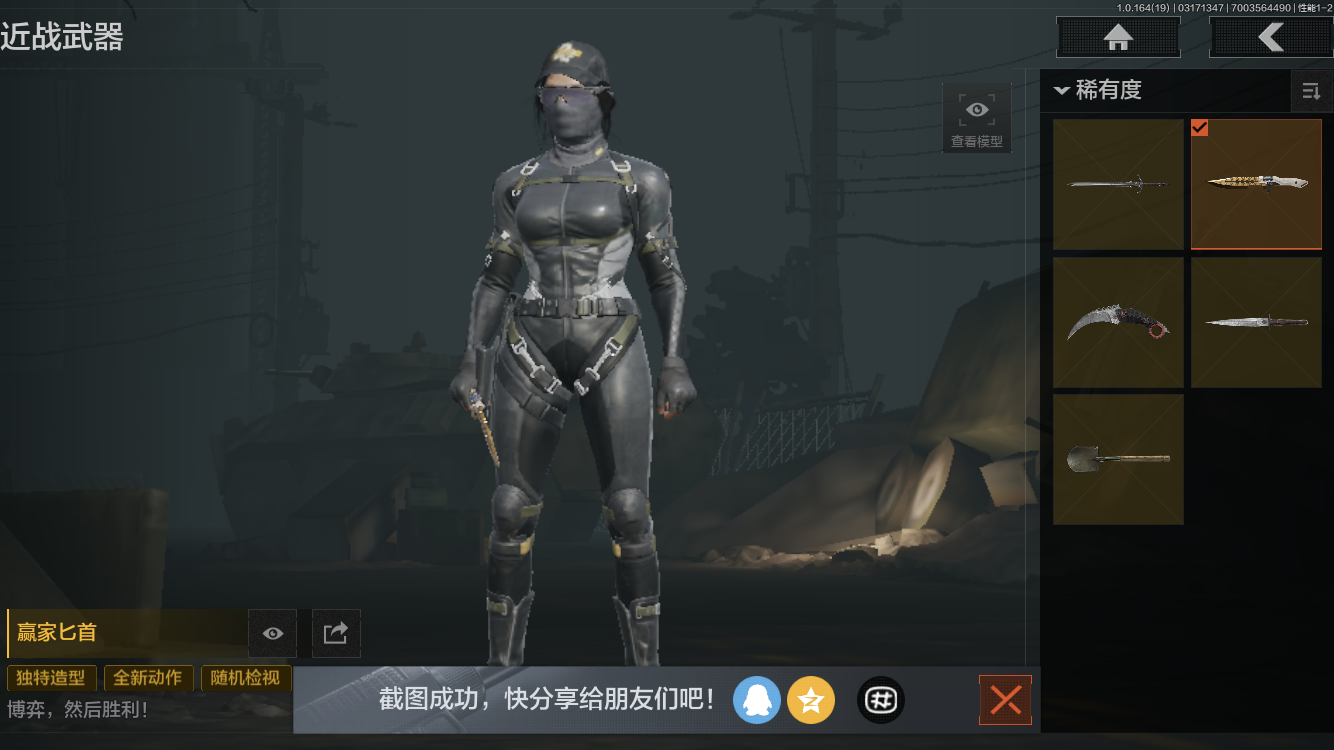Click the back arrow icon in top corner

(x=1271, y=37)
